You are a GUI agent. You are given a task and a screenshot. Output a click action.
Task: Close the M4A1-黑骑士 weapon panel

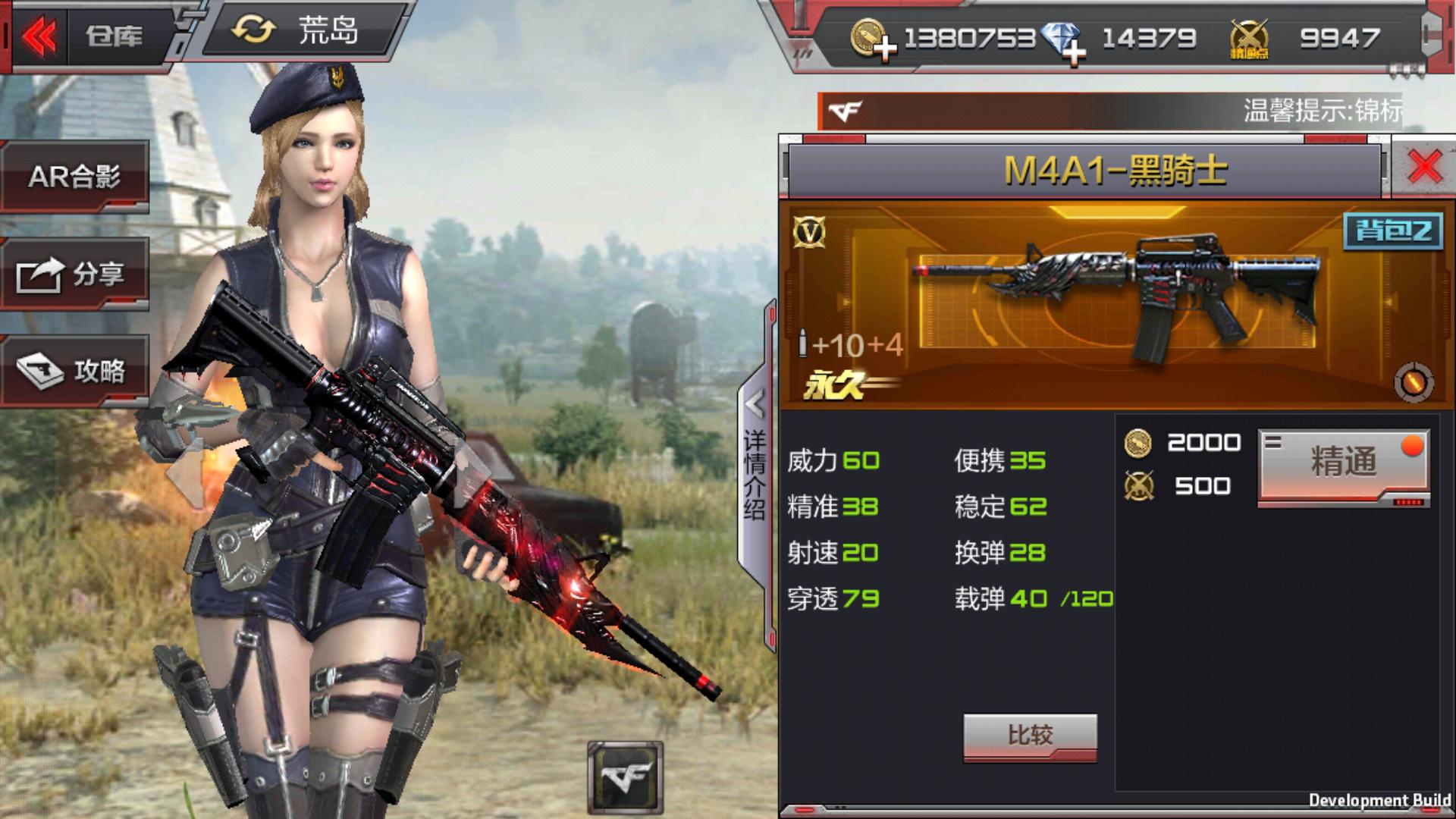1424,167
